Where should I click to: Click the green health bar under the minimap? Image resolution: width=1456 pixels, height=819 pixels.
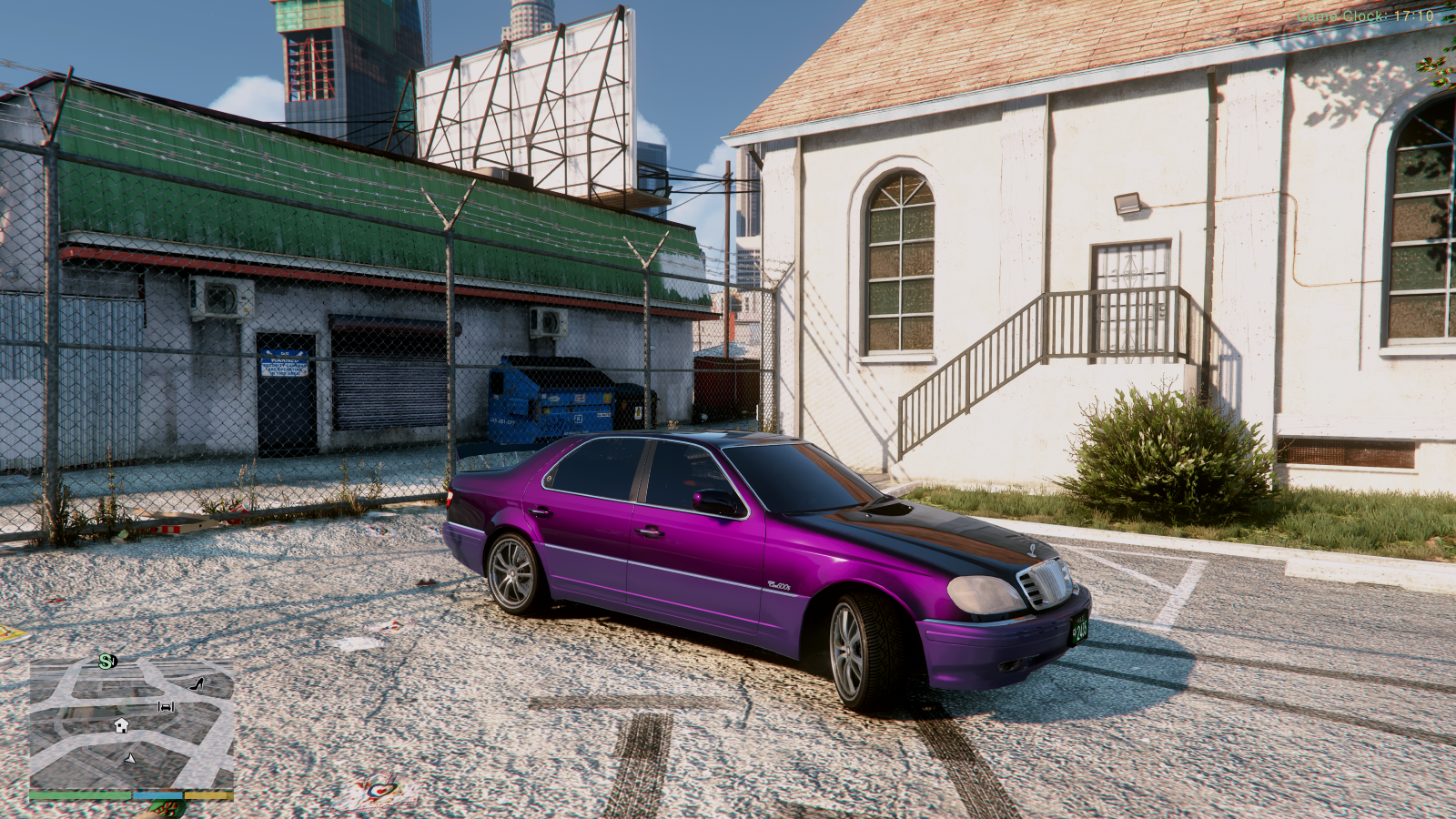point(80,794)
